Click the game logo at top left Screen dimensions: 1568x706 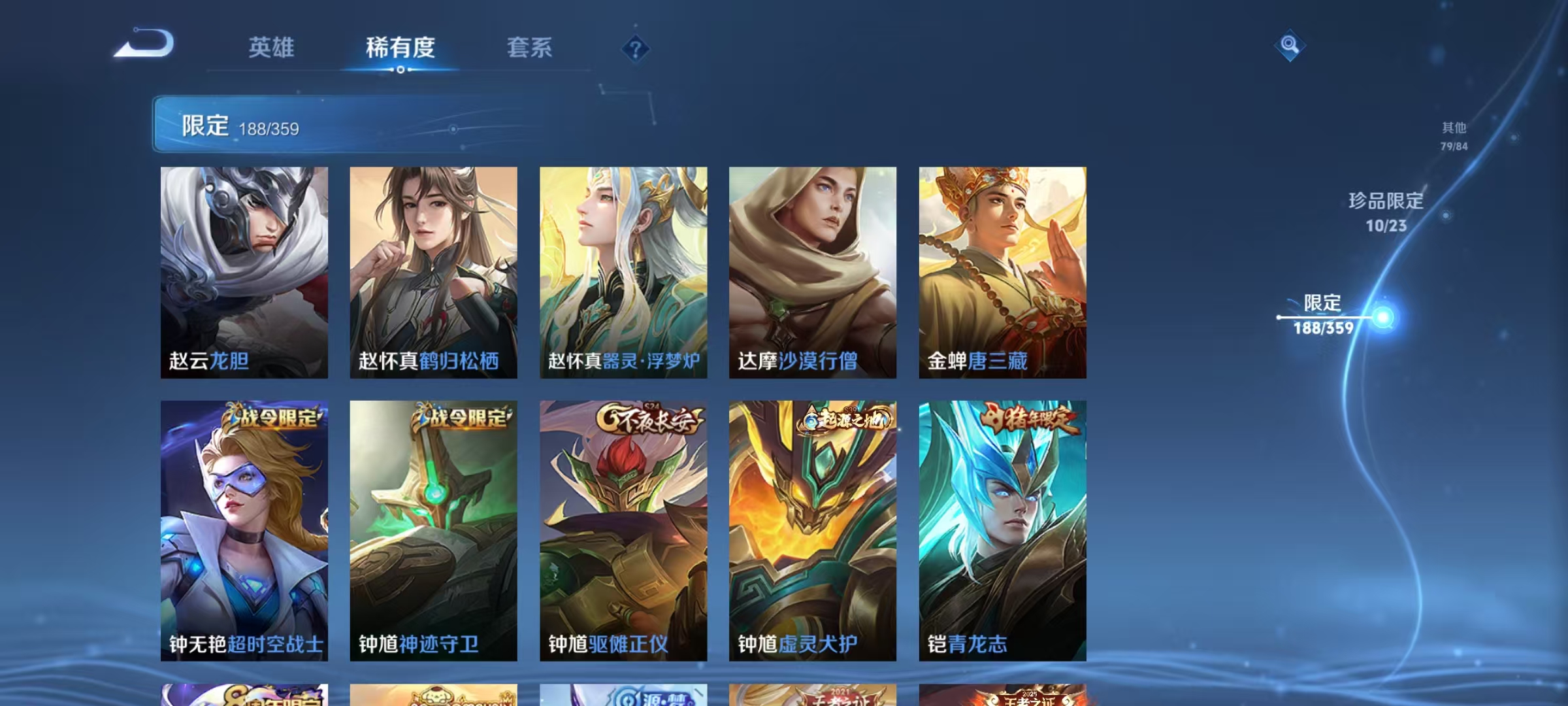pos(145,43)
